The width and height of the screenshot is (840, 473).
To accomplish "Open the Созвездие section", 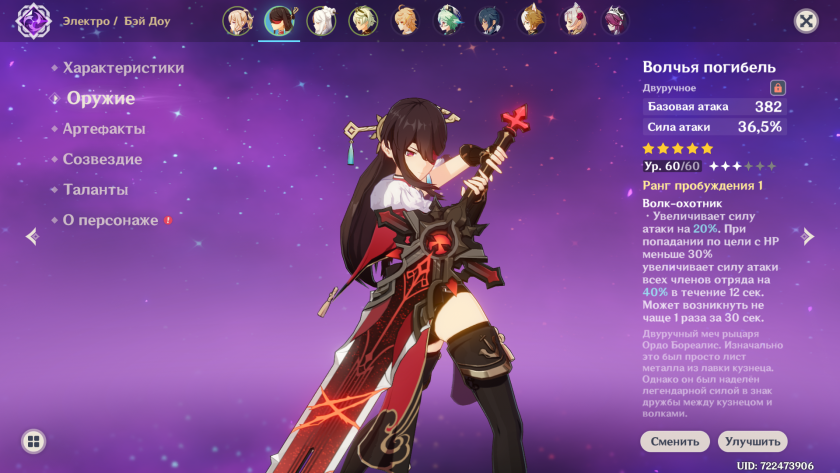I will point(102,159).
